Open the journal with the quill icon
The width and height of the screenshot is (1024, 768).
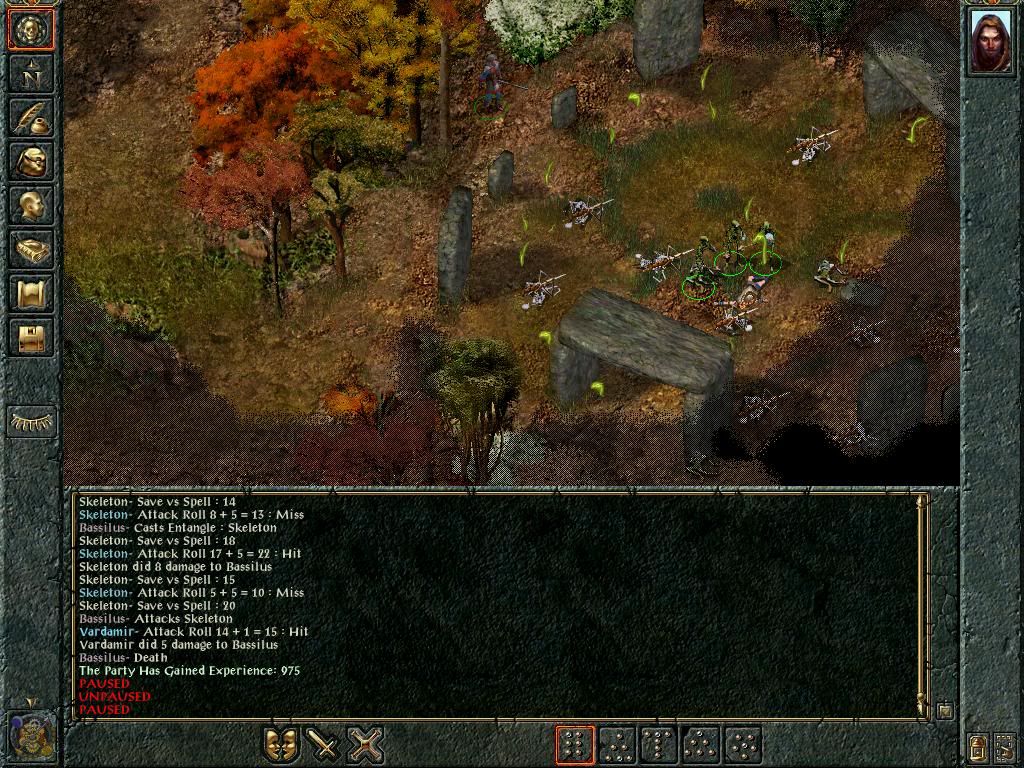[x=31, y=117]
